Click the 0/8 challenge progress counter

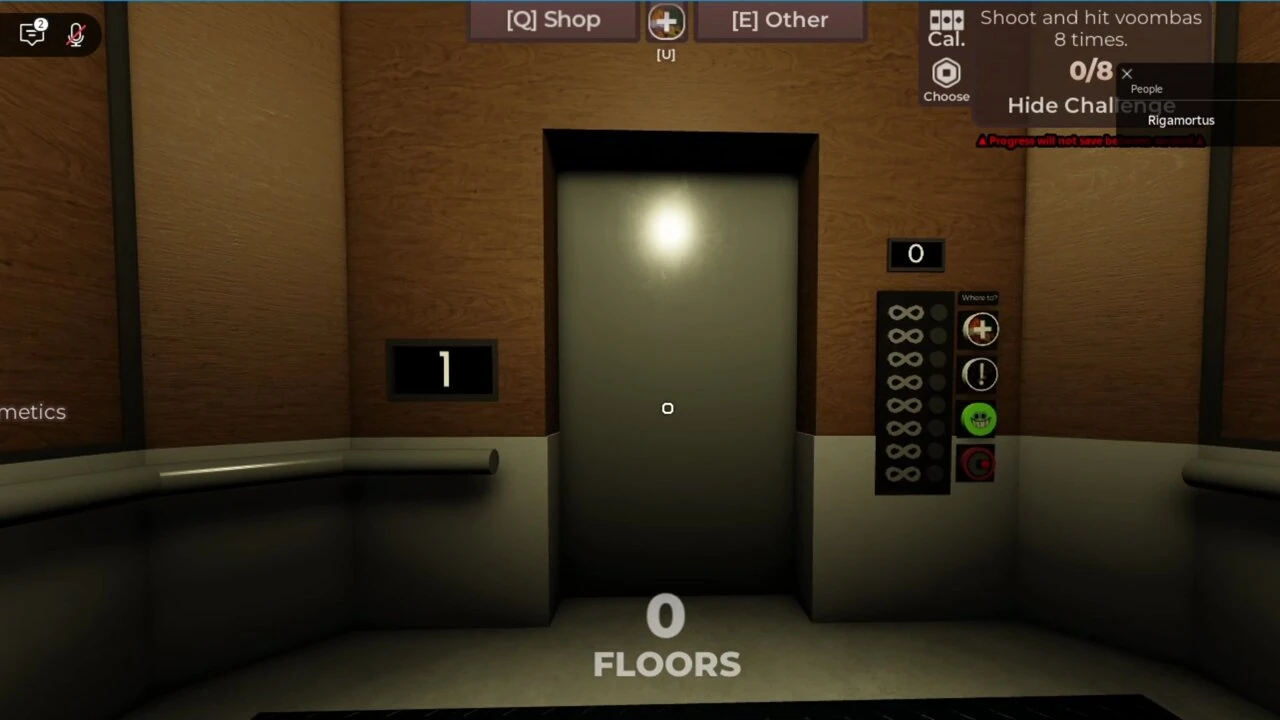1091,70
